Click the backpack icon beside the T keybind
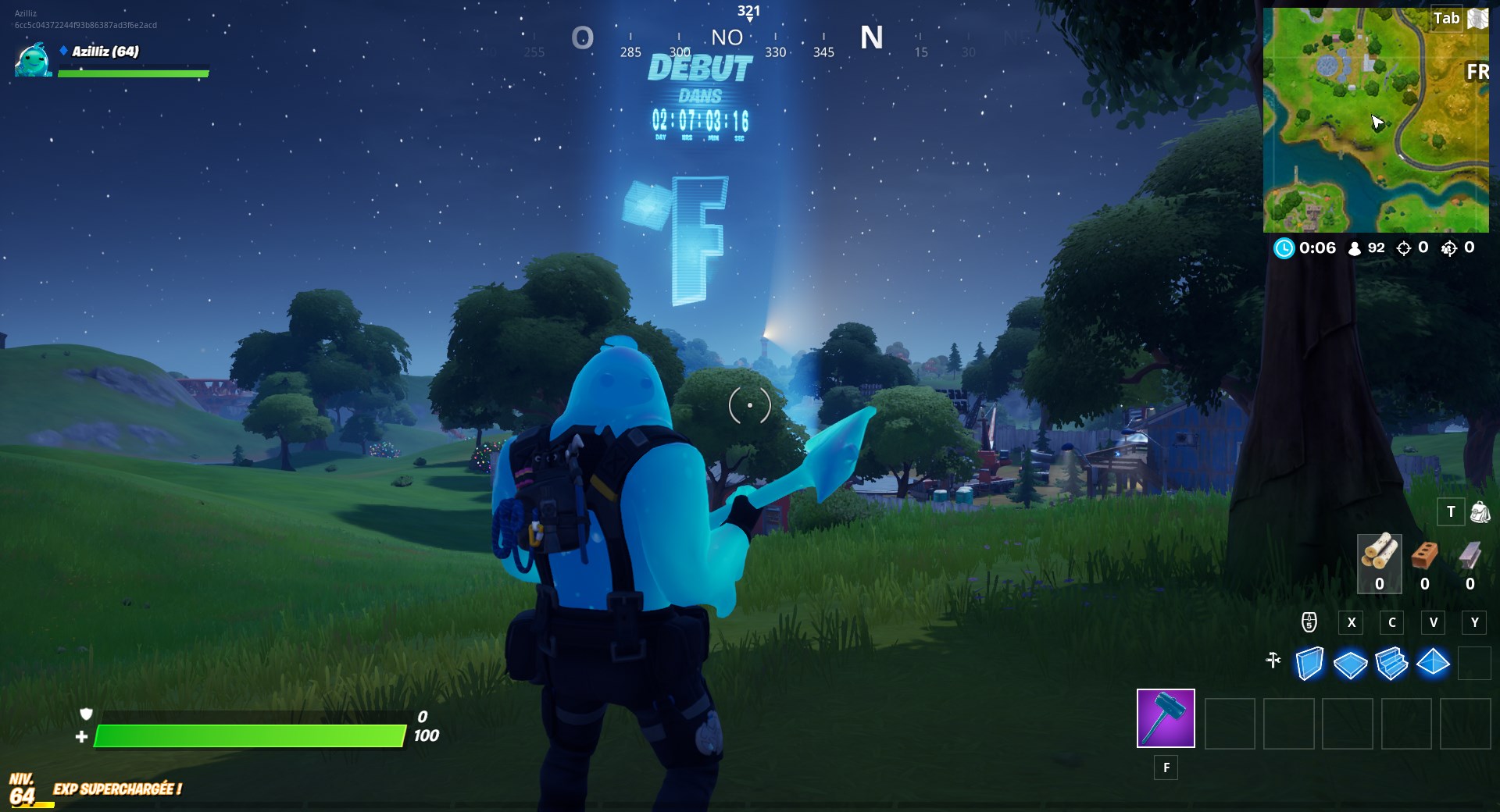Screen dimensions: 1500x812 (x=1479, y=511)
